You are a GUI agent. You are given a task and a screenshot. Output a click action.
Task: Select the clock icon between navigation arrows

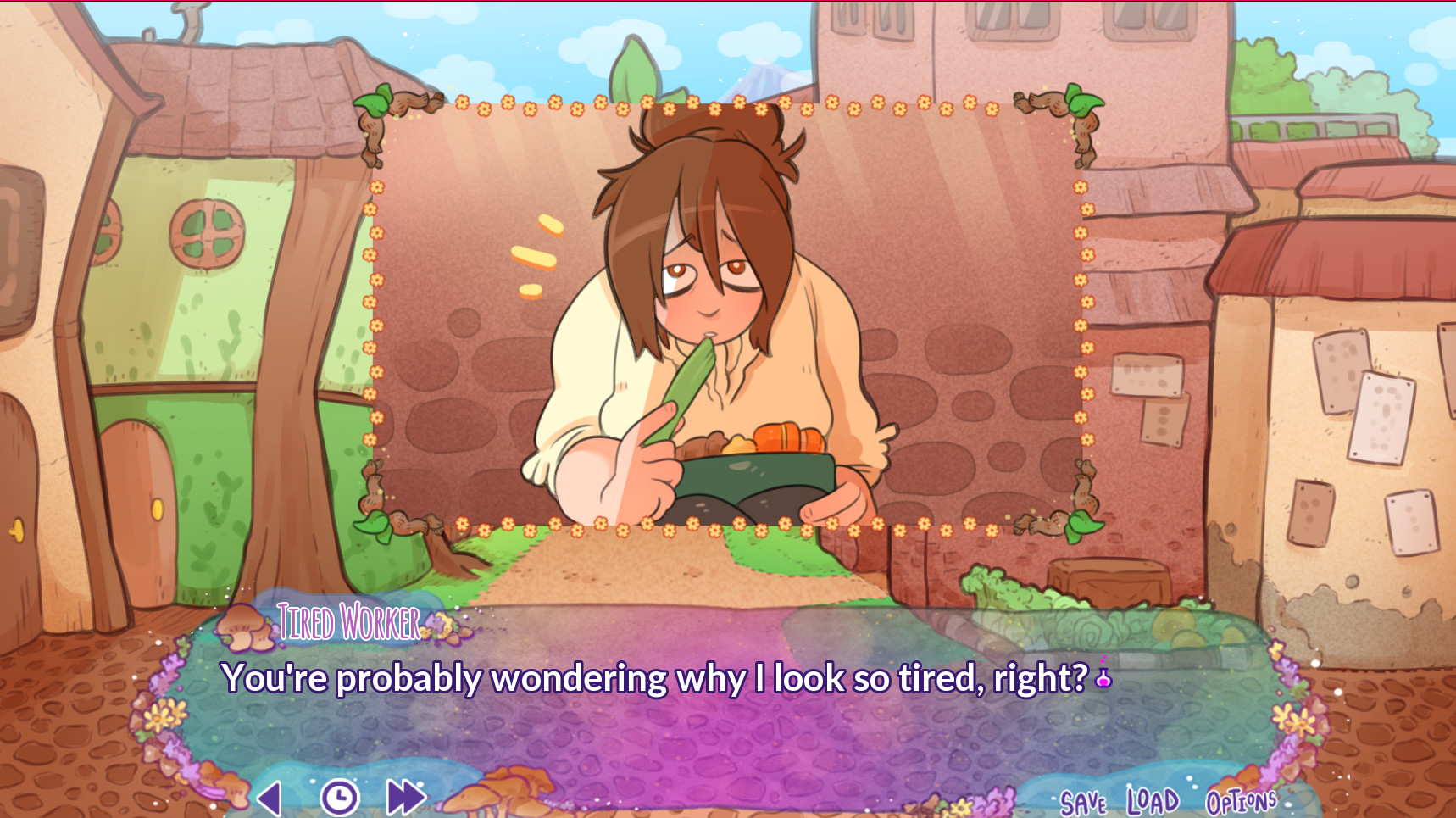(x=339, y=797)
